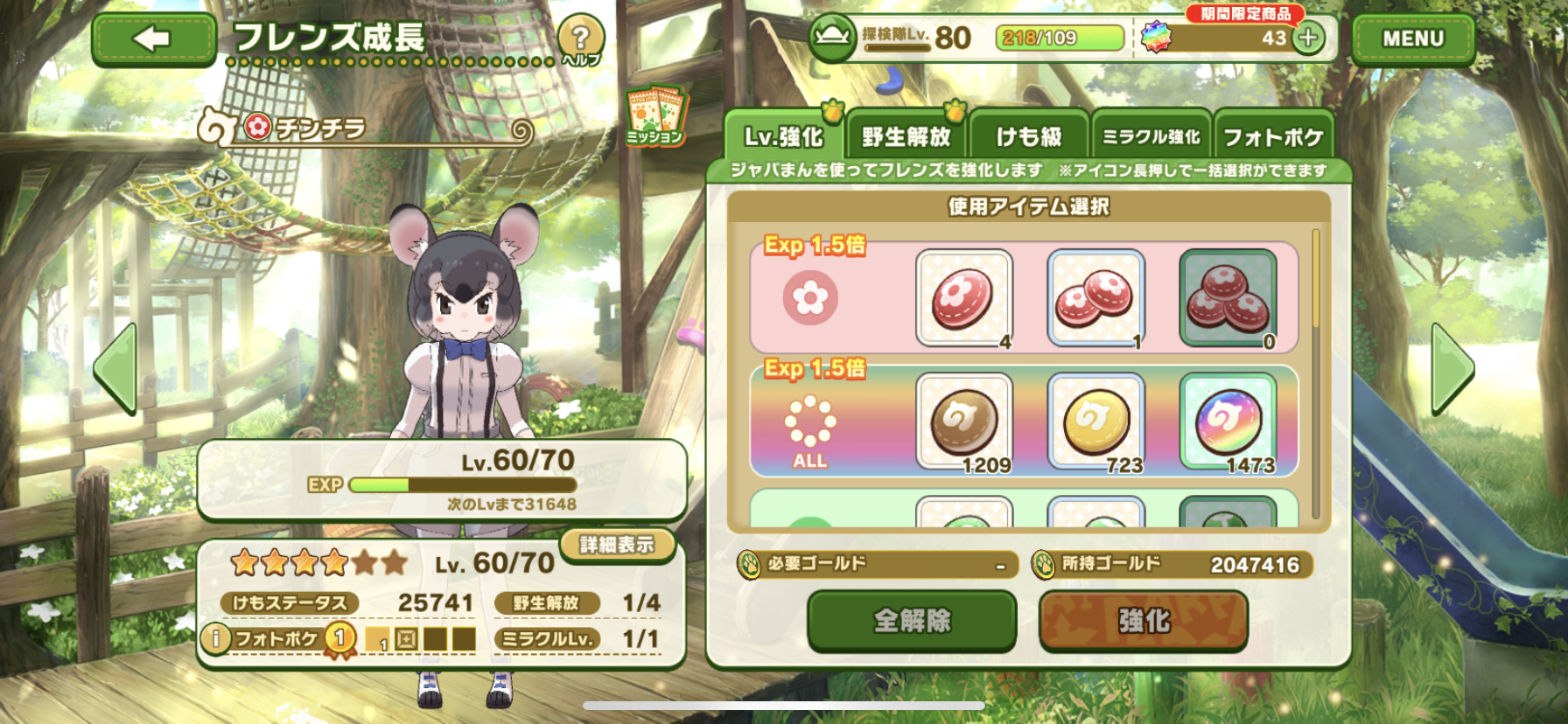Image resolution: width=1568 pixels, height=724 pixels.
Task: Show details with 詳細表示 button
Action: (x=617, y=545)
